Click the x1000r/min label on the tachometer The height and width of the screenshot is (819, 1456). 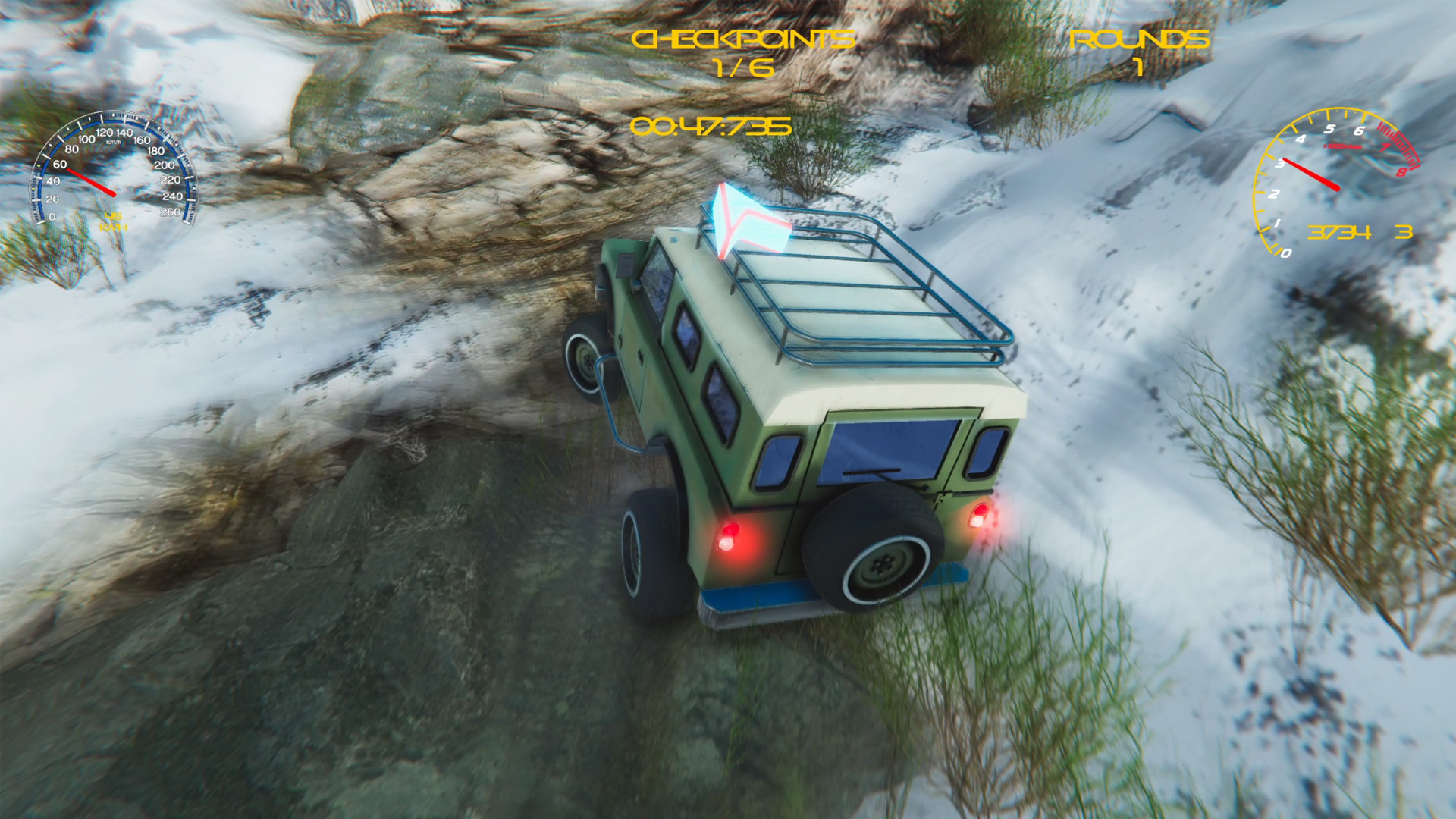[1342, 146]
